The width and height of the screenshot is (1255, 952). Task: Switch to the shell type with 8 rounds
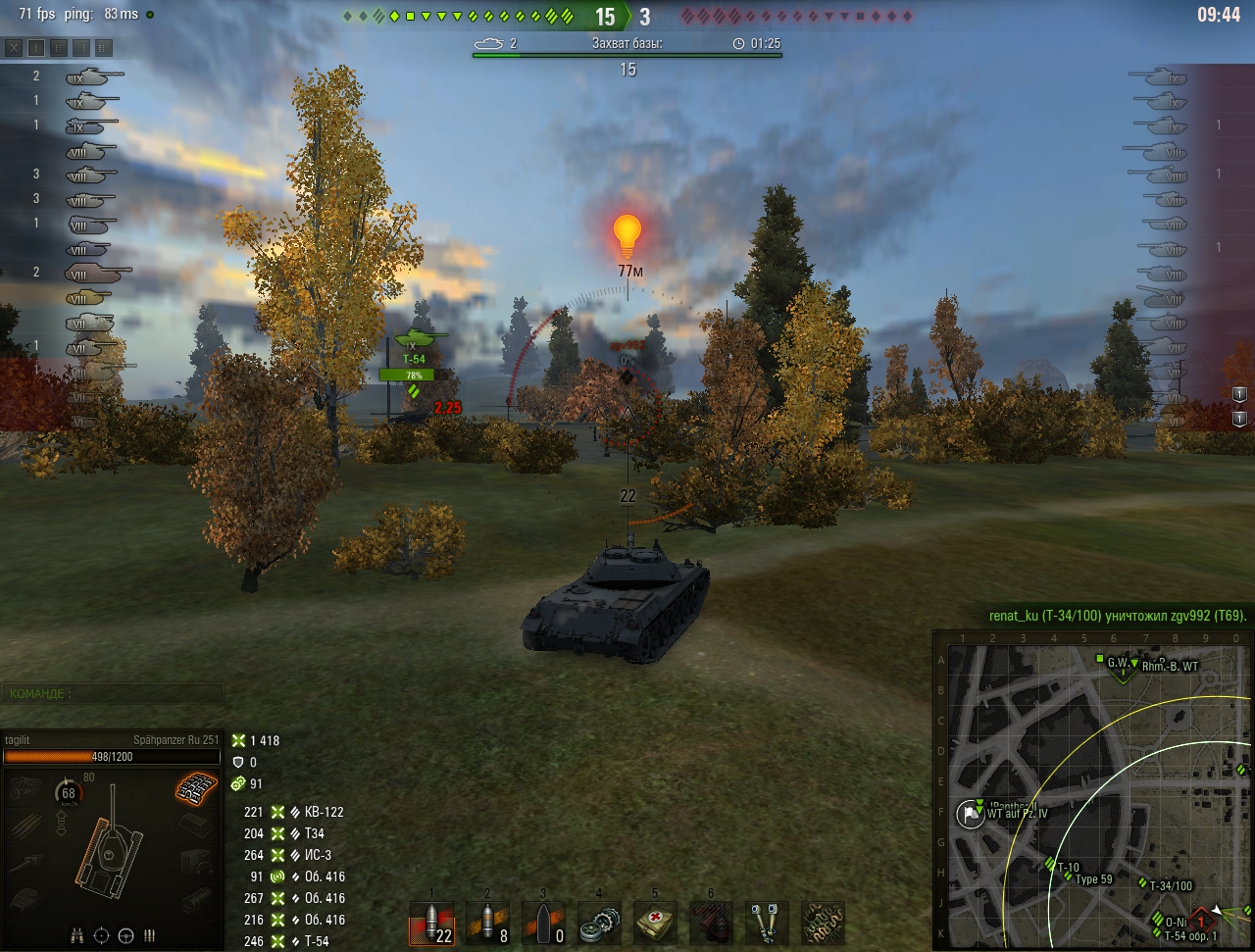[487, 924]
